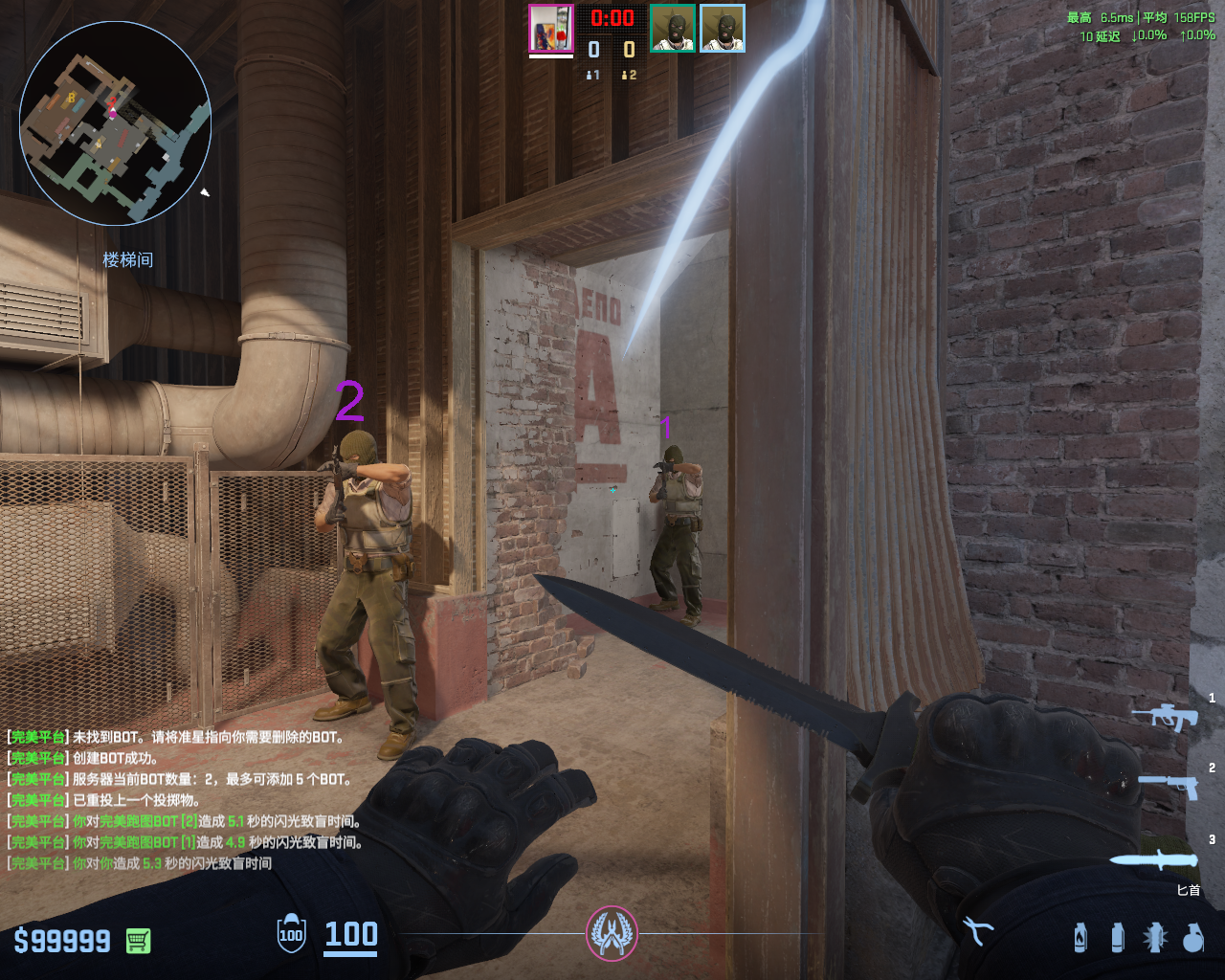Select the flashbang grenade icon
The image size is (1225, 980).
click(1154, 938)
